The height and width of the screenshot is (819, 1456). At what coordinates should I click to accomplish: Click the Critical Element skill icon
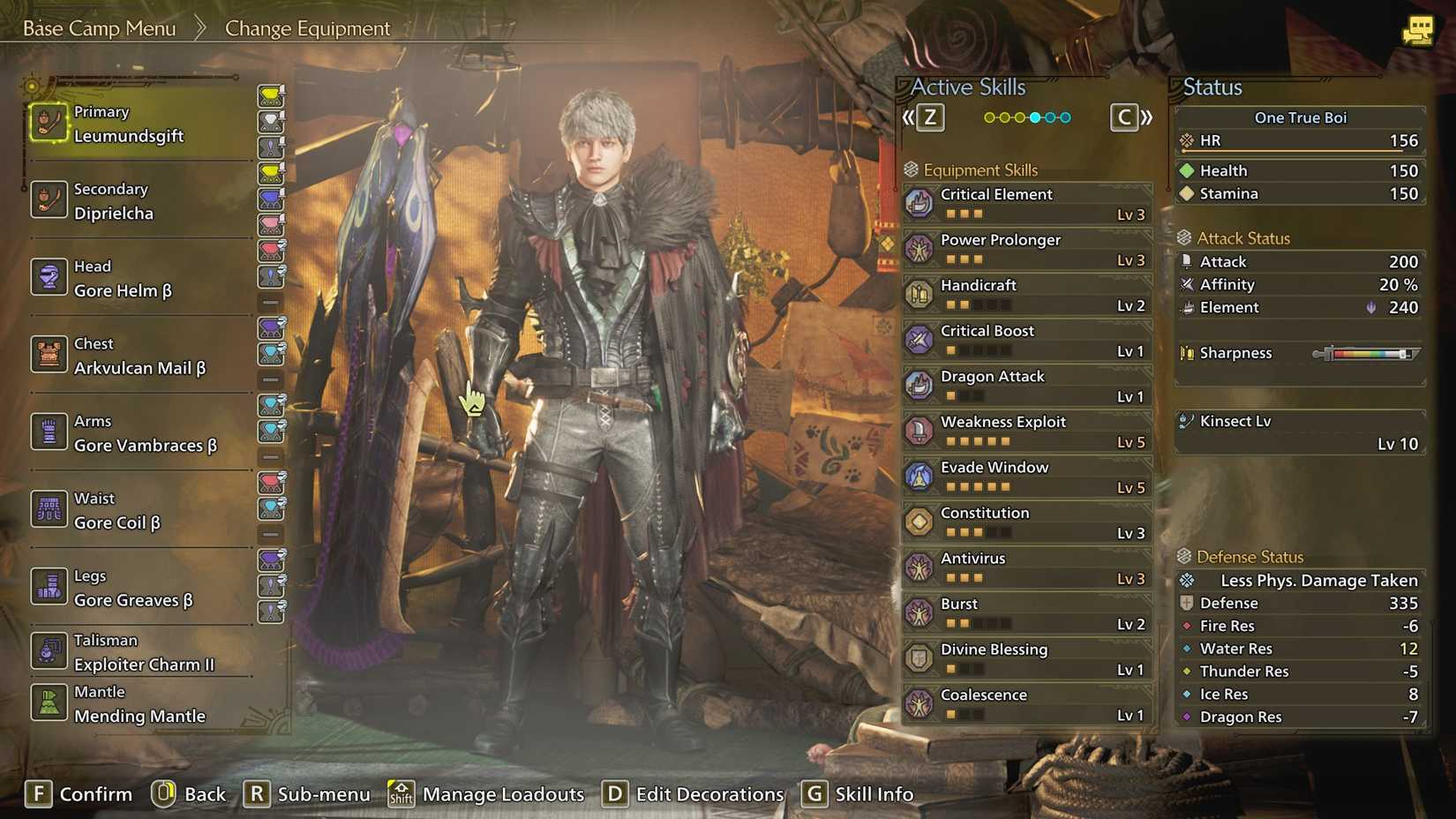coord(919,202)
